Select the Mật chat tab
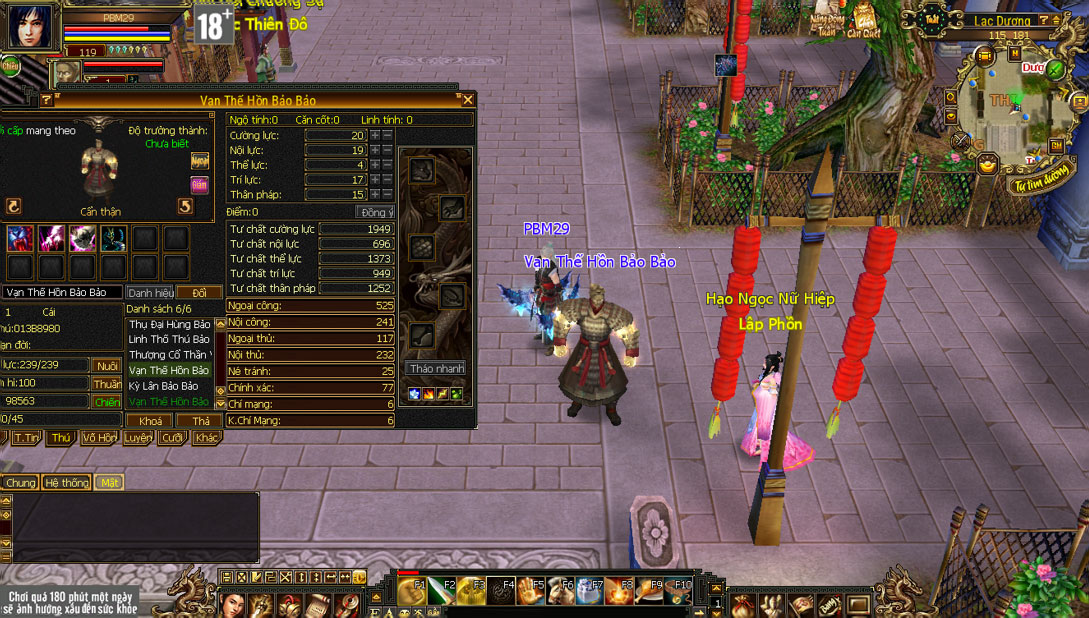Screen dimensions: 1089x618 [x=109, y=483]
